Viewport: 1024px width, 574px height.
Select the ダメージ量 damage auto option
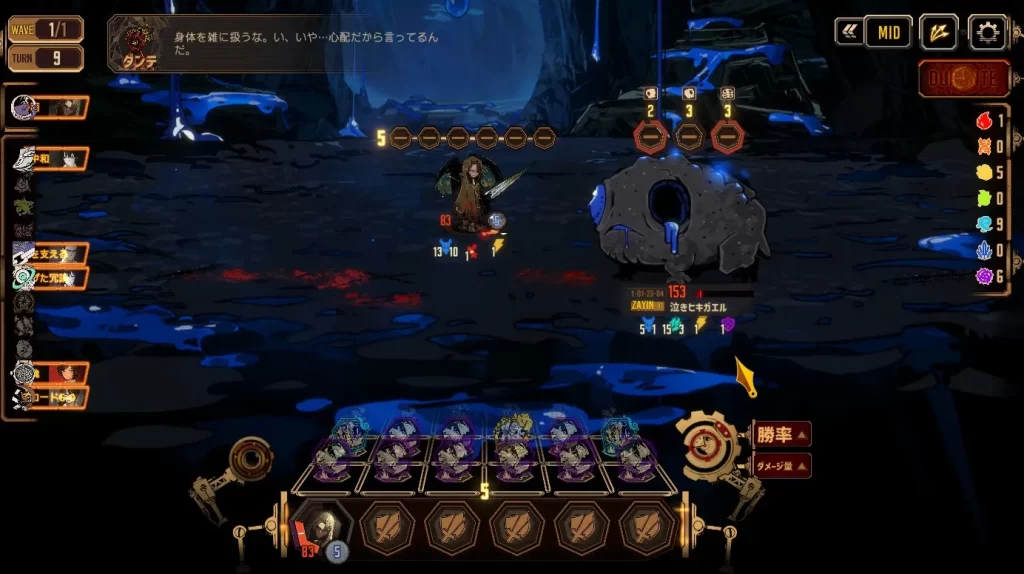coord(780,465)
